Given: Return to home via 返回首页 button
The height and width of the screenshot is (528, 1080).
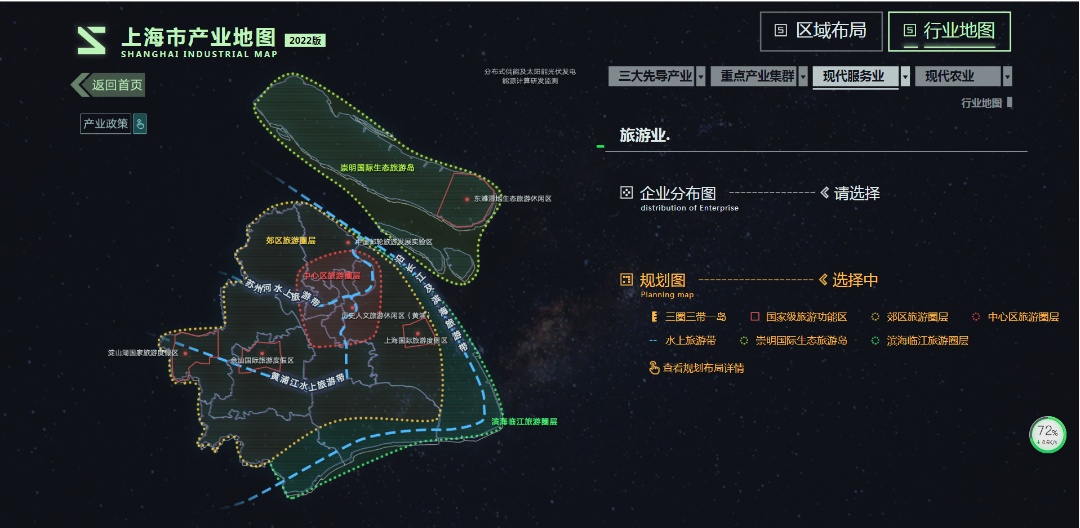Looking at the screenshot, I should [109, 85].
